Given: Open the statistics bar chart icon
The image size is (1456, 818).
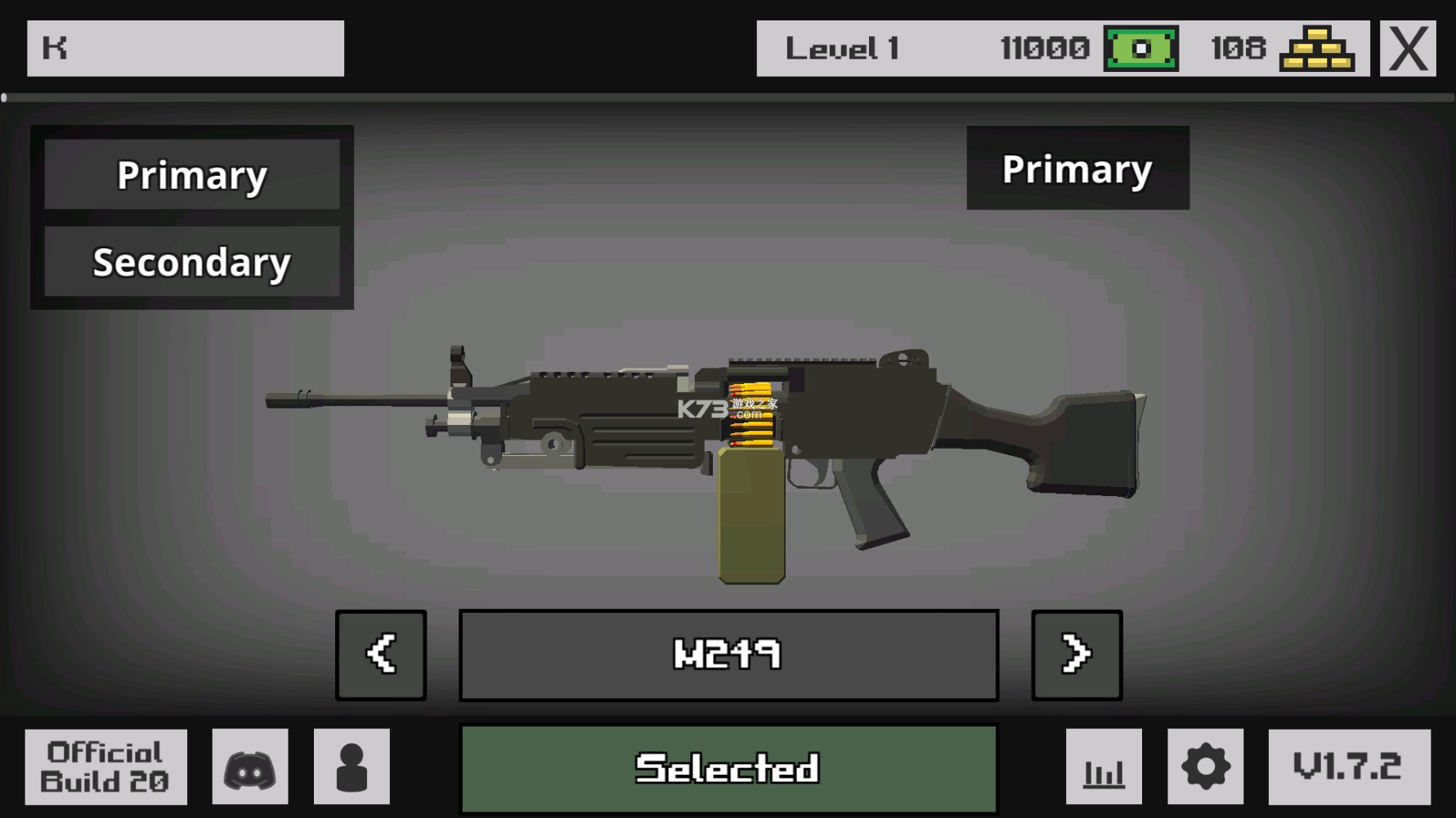Looking at the screenshot, I should click(x=1104, y=767).
